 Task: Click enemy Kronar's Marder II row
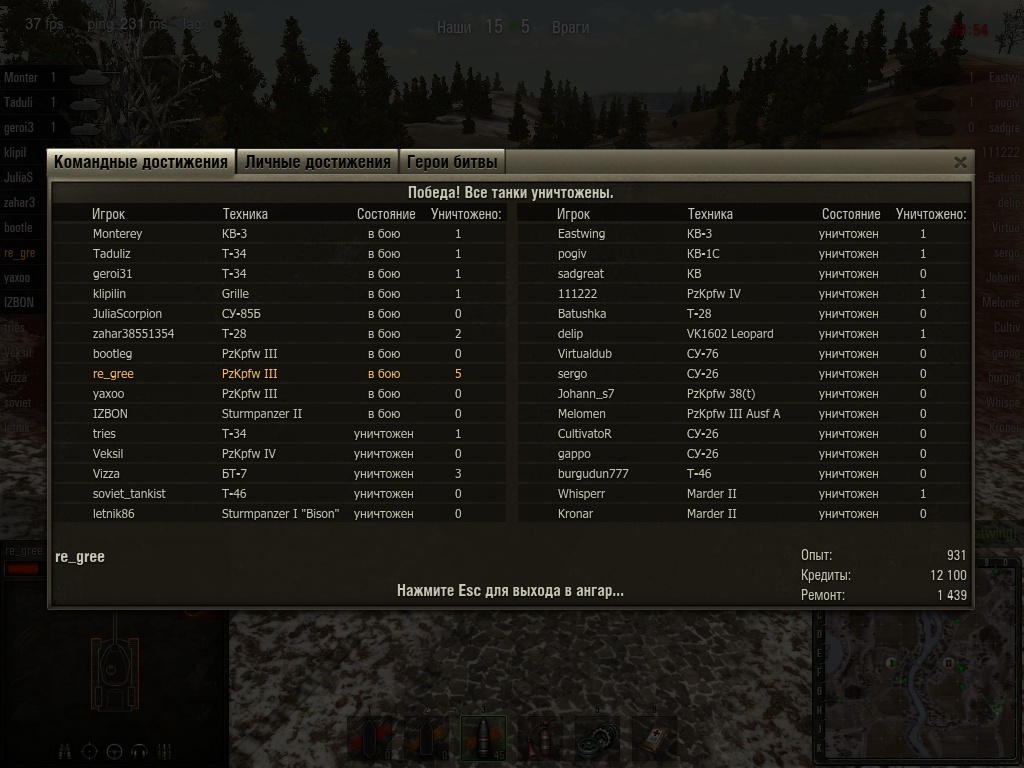(575, 514)
